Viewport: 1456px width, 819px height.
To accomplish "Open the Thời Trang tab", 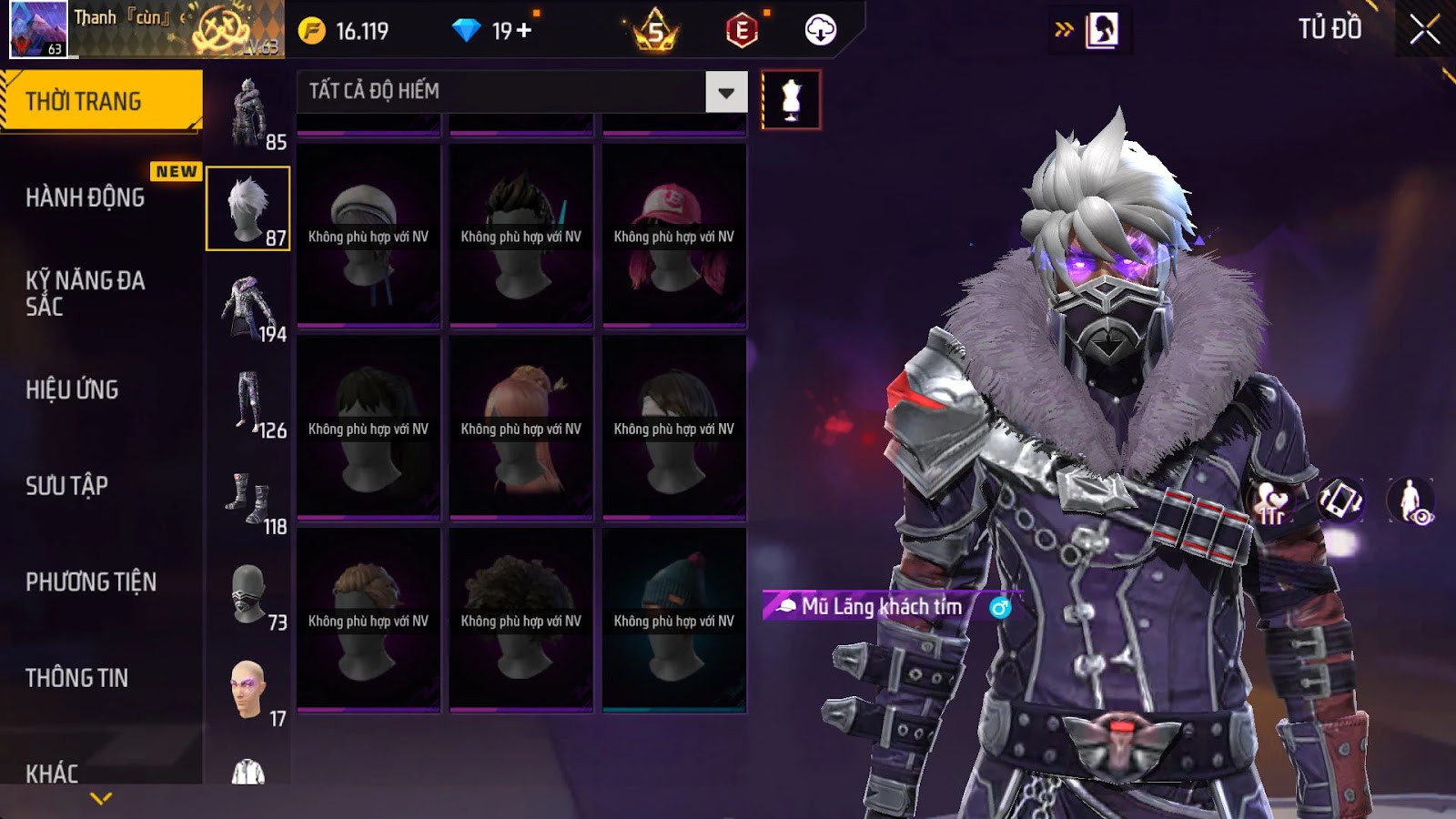I will (x=100, y=101).
